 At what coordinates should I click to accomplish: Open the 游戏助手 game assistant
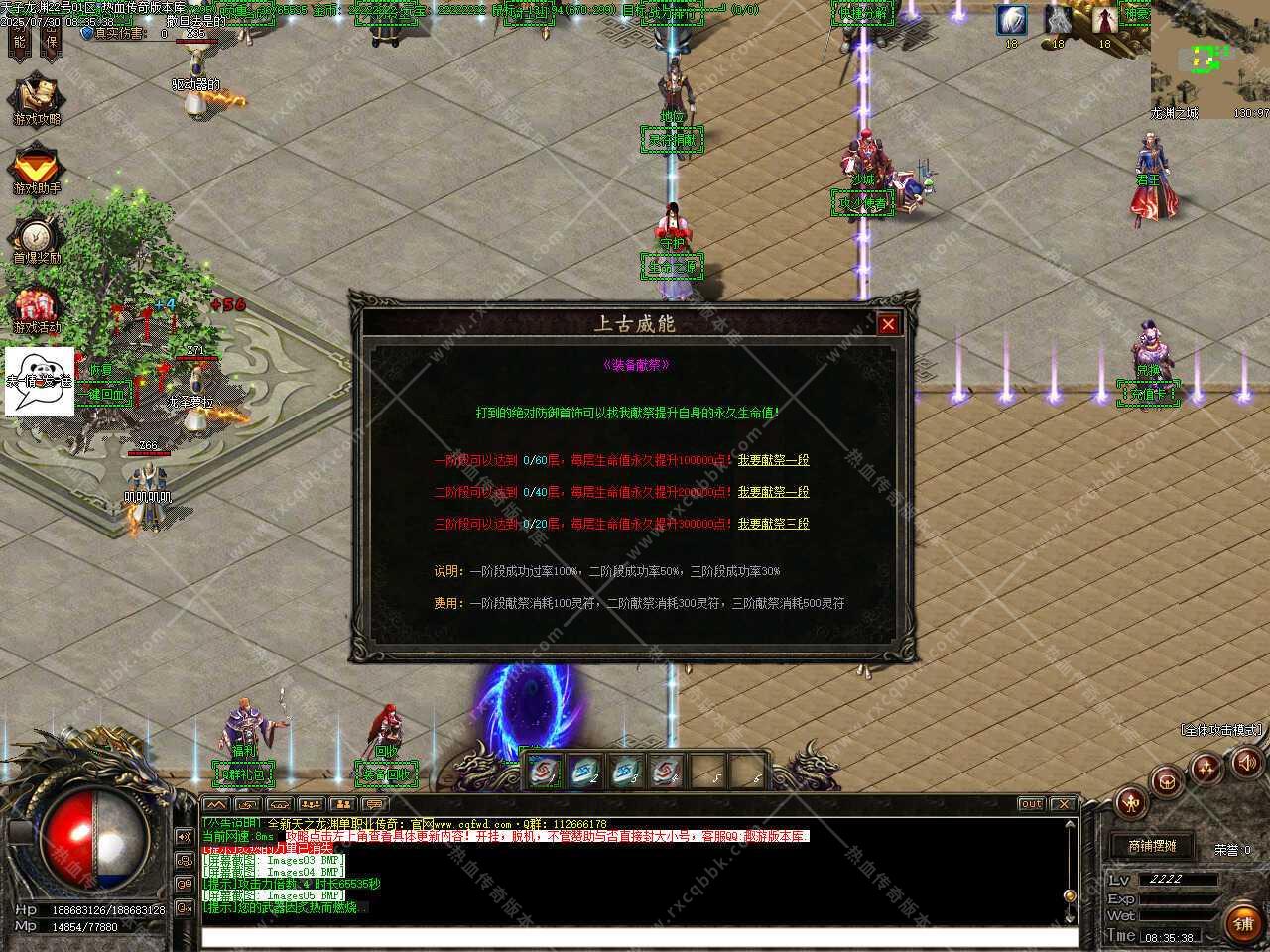point(36,170)
